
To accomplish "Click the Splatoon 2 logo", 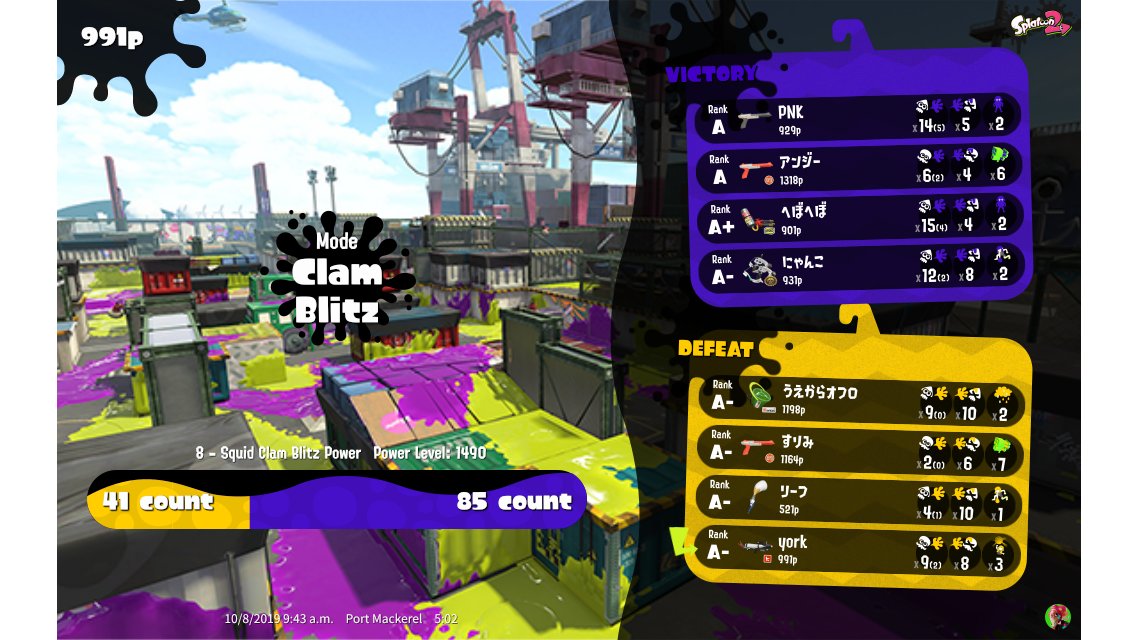I will [x=1041, y=25].
